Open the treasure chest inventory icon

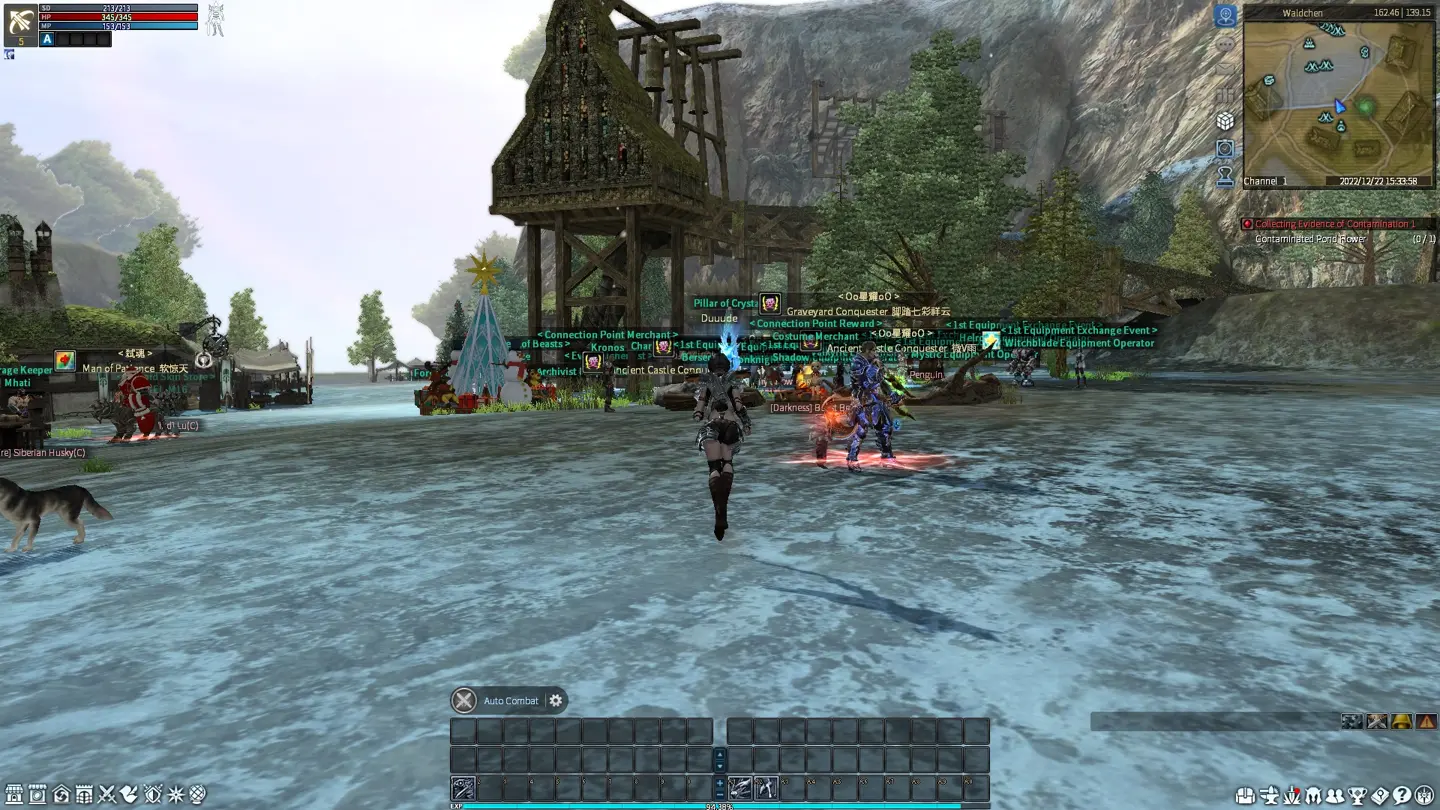click(x=1246, y=796)
